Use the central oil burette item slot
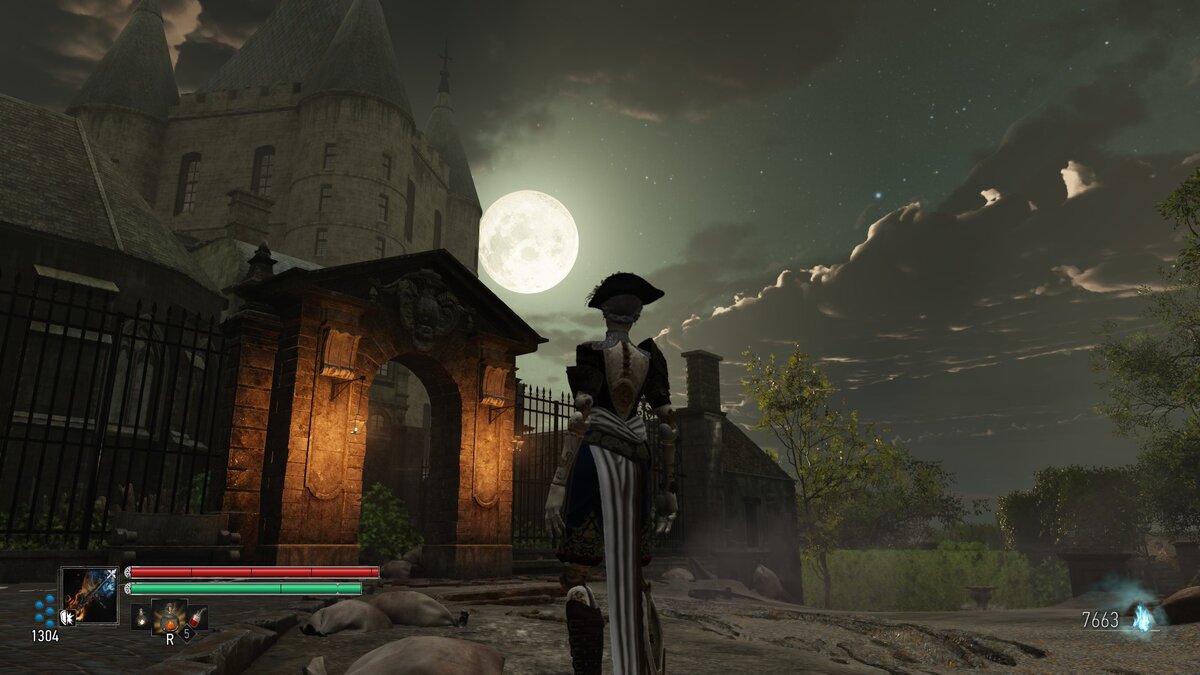This screenshot has height=675, width=1200. click(x=168, y=615)
